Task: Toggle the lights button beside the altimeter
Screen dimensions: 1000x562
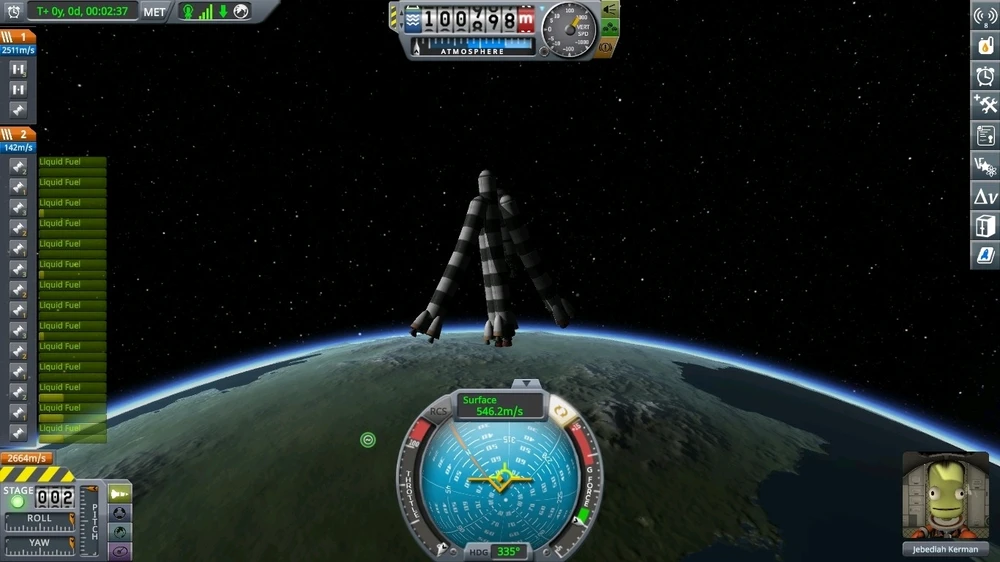Action: click(609, 9)
